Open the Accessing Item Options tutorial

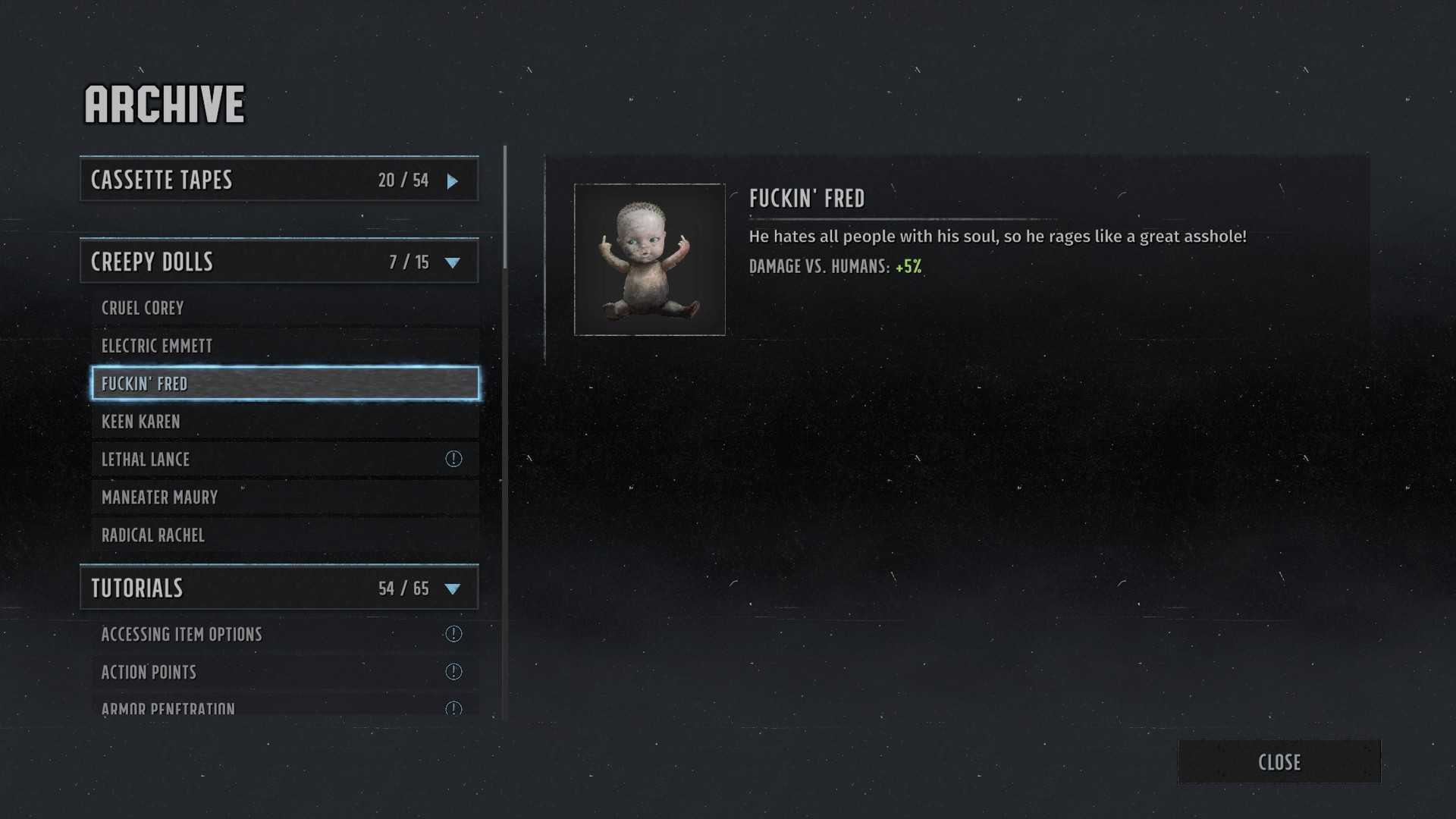284,634
